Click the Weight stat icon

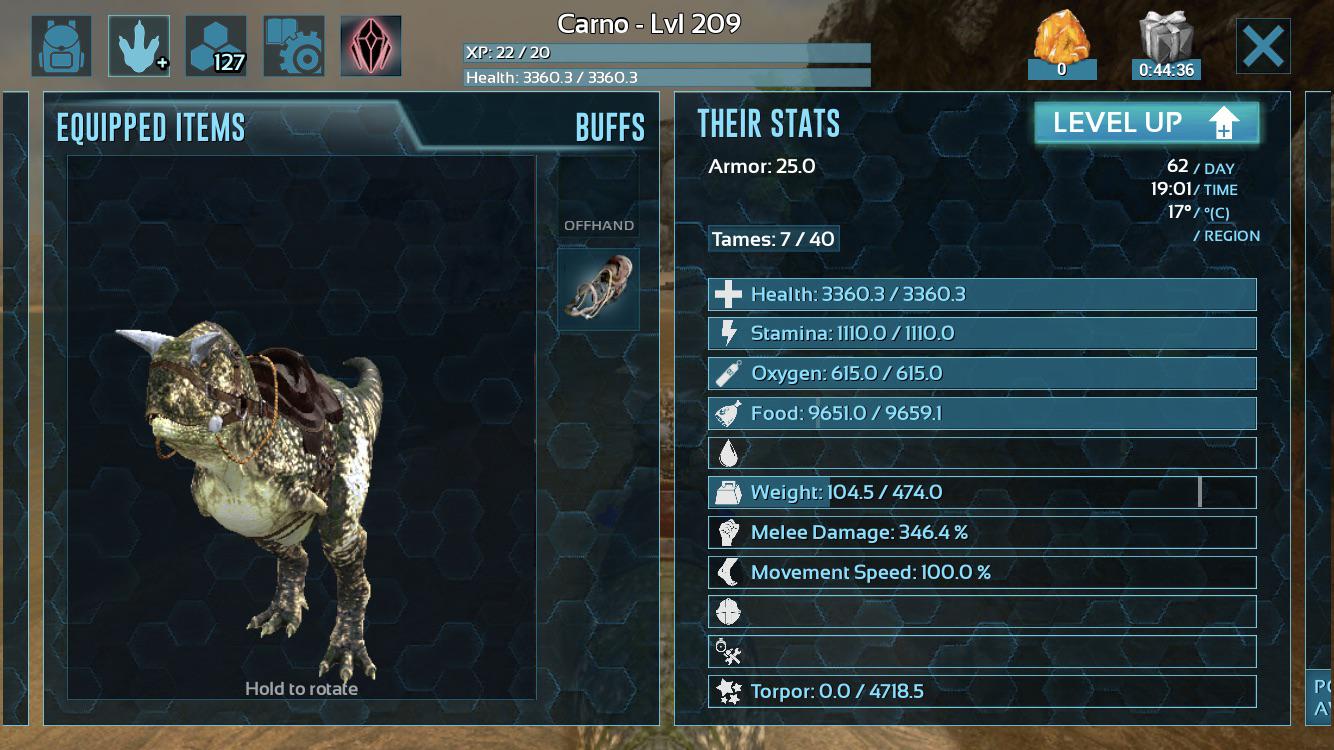[729, 492]
